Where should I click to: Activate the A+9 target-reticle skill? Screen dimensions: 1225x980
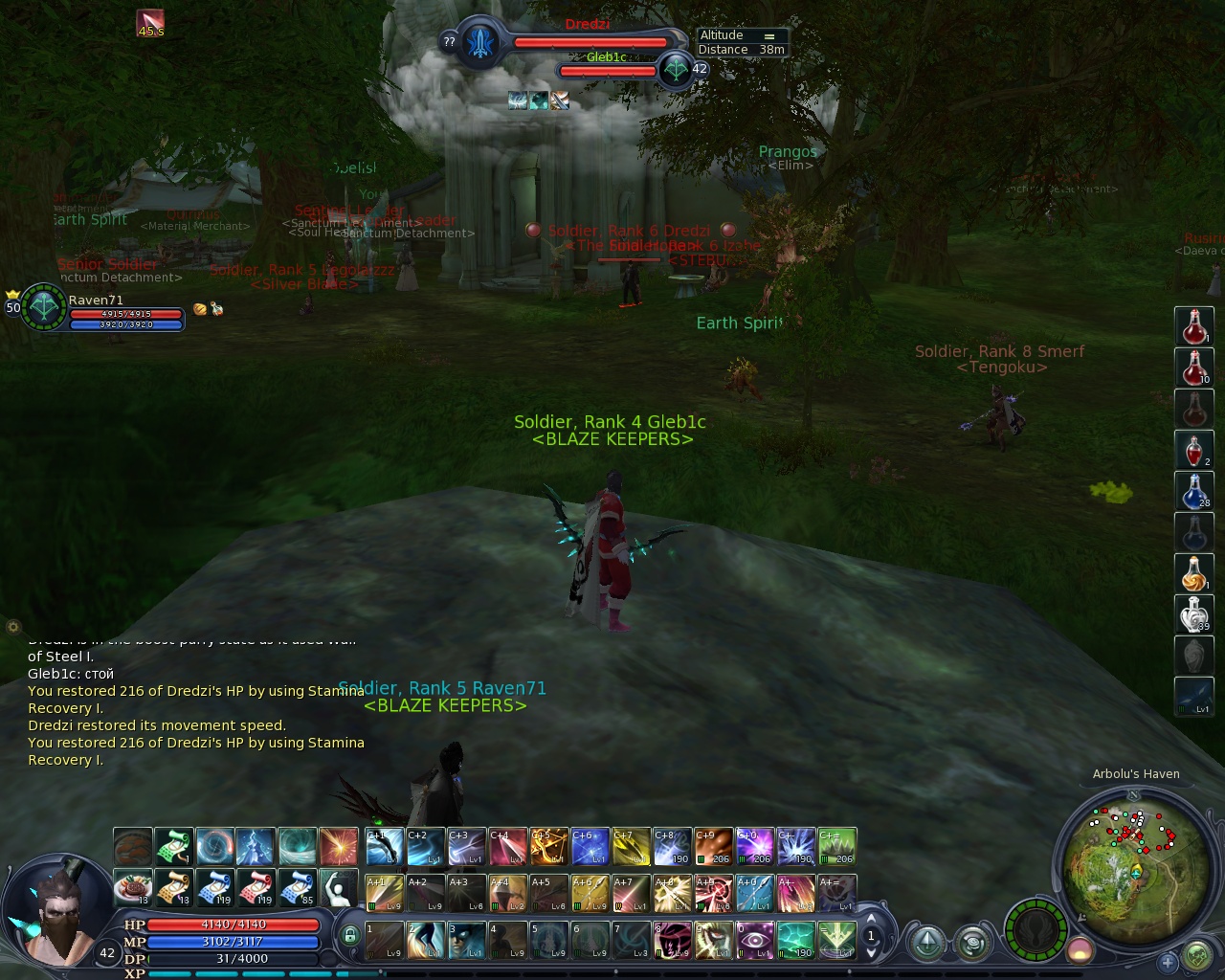(713, 893)
